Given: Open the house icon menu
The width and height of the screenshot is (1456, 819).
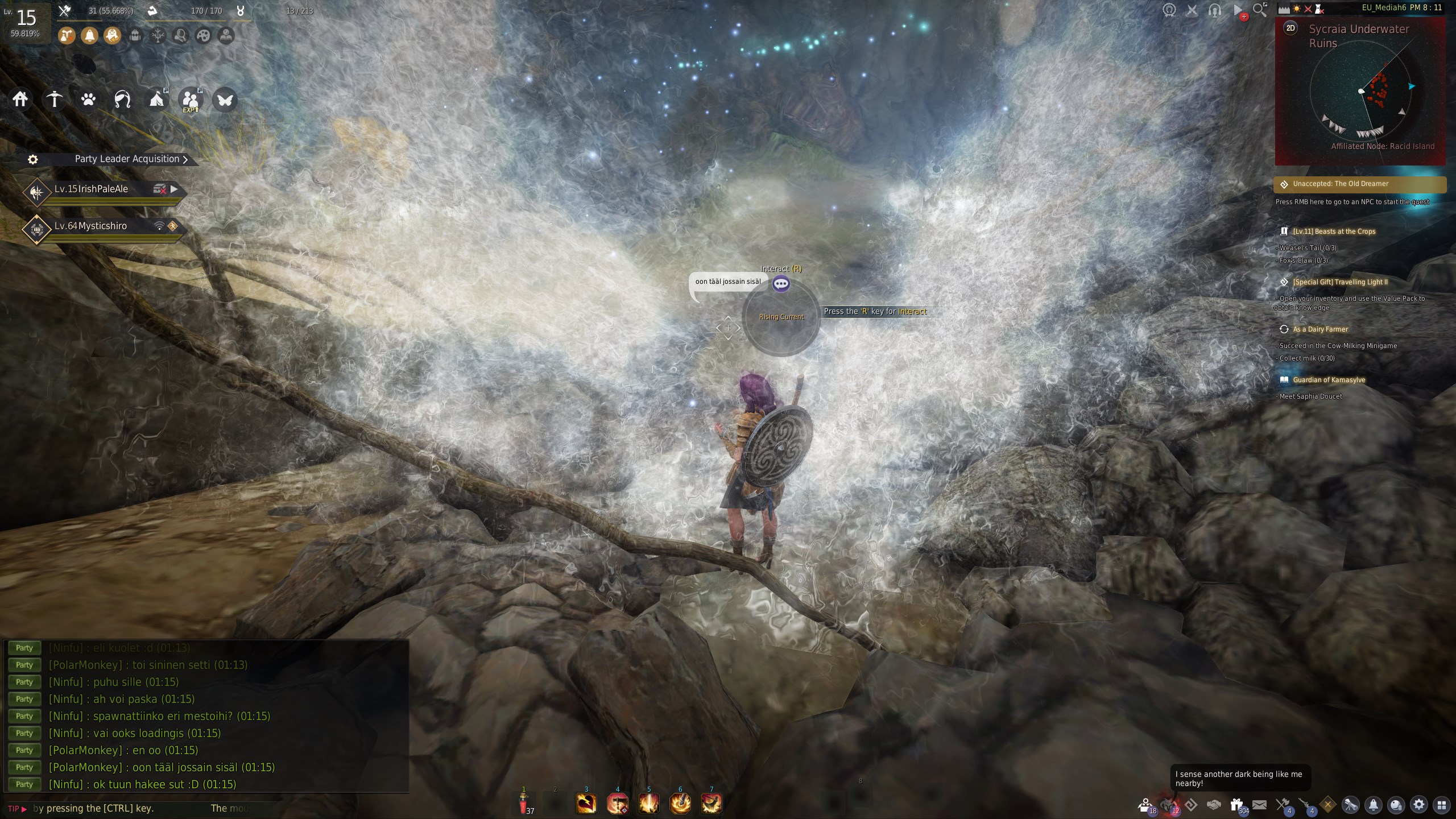Looking at the screenshot, I should coord(20,100).
